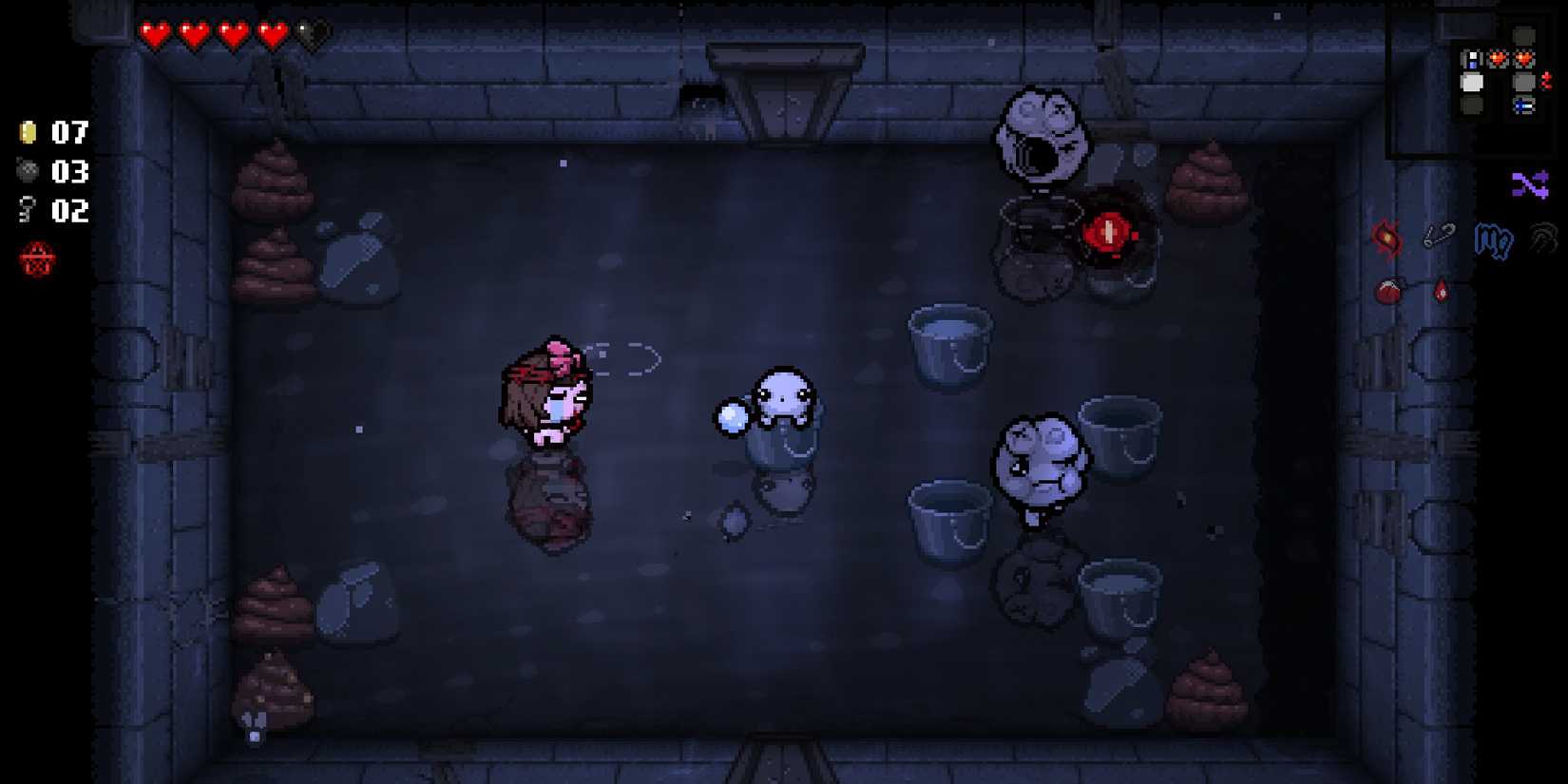Image resolution: width=1568 pixels, height=784 pixels.
Task: Click the round red cherry icon below the candle
Action: 1387,292
